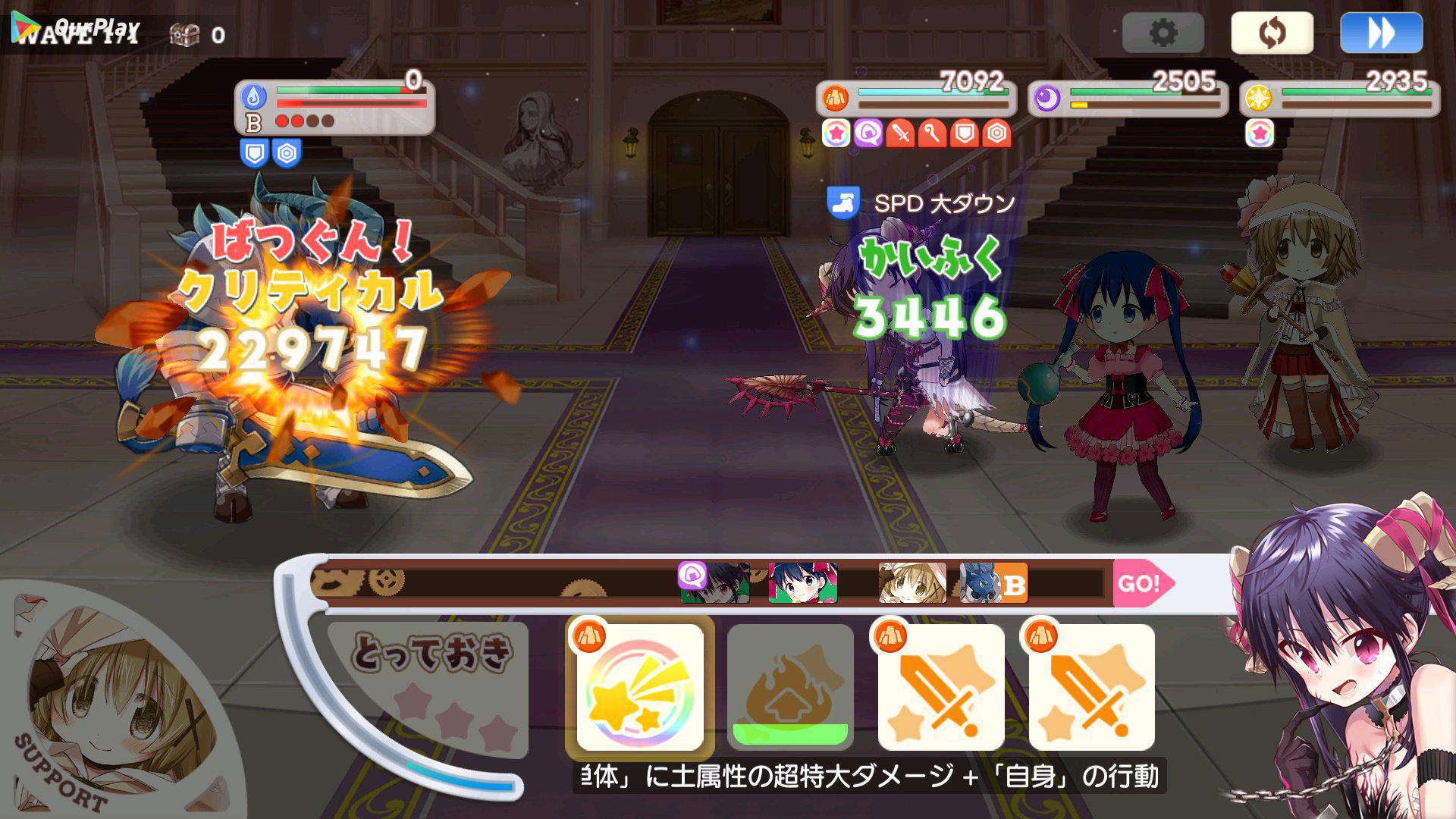The width and height of the screenshot is (1456, 819).
Task: Select the blonde girl turn-order portrait
Action: [x=912, y=583]
